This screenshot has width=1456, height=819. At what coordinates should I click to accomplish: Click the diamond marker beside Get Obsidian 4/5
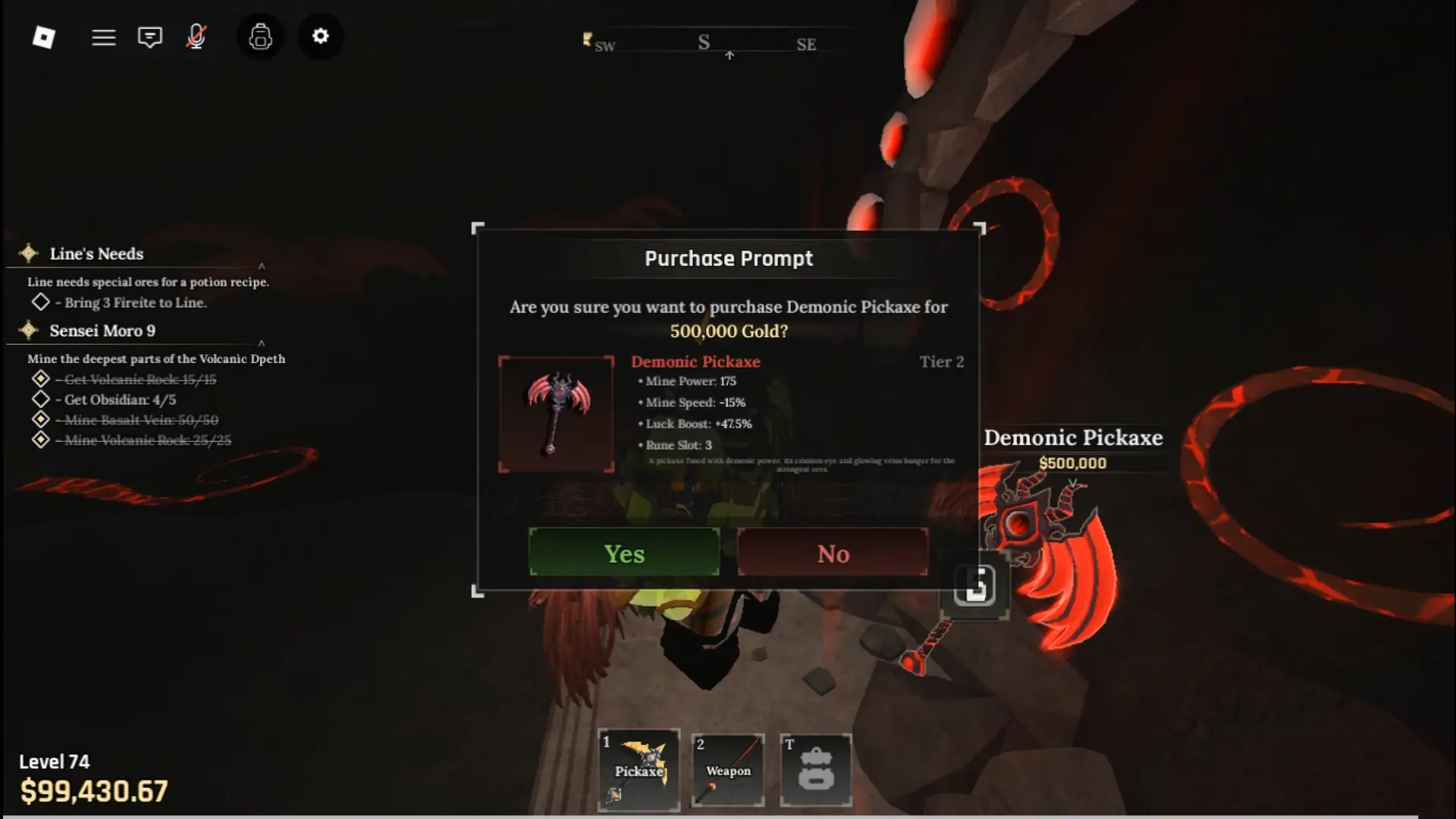(x=42, y=400)
